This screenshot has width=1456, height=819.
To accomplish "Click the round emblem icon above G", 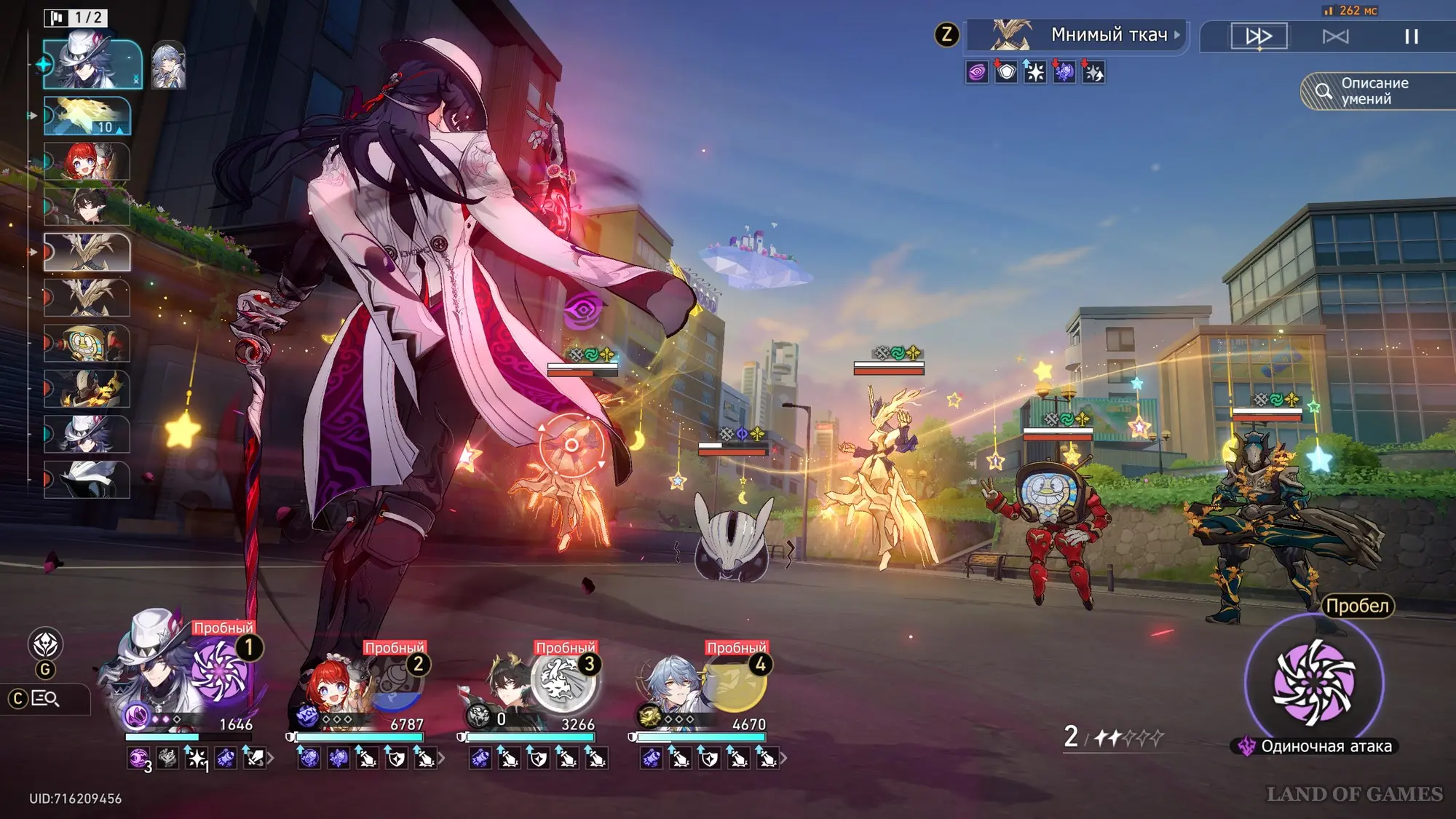I will pos(45,644).
